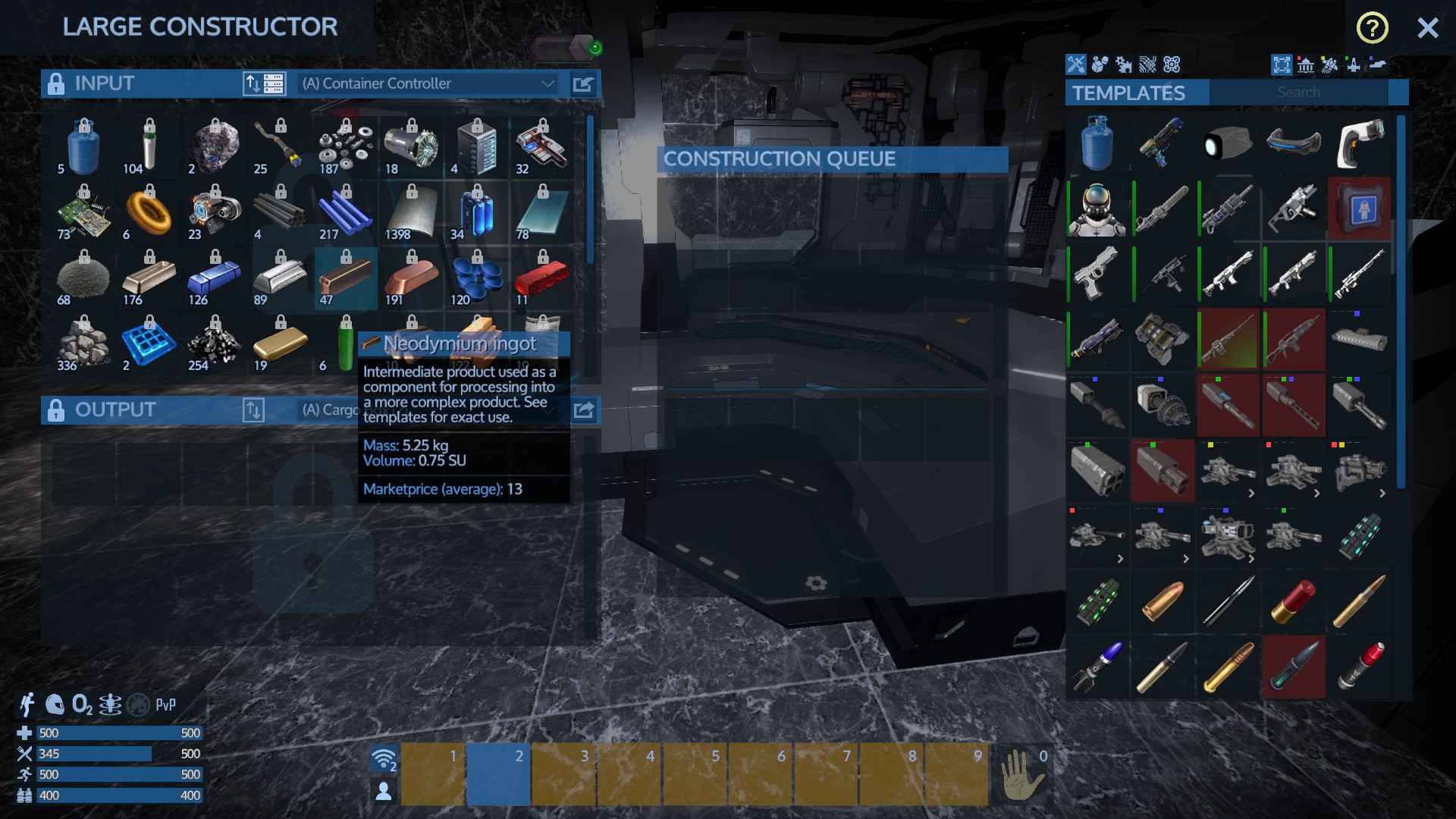Screen dimensions: 1456x819
Task: Select the astronaut armor template
Action: tap(1097, 209)
